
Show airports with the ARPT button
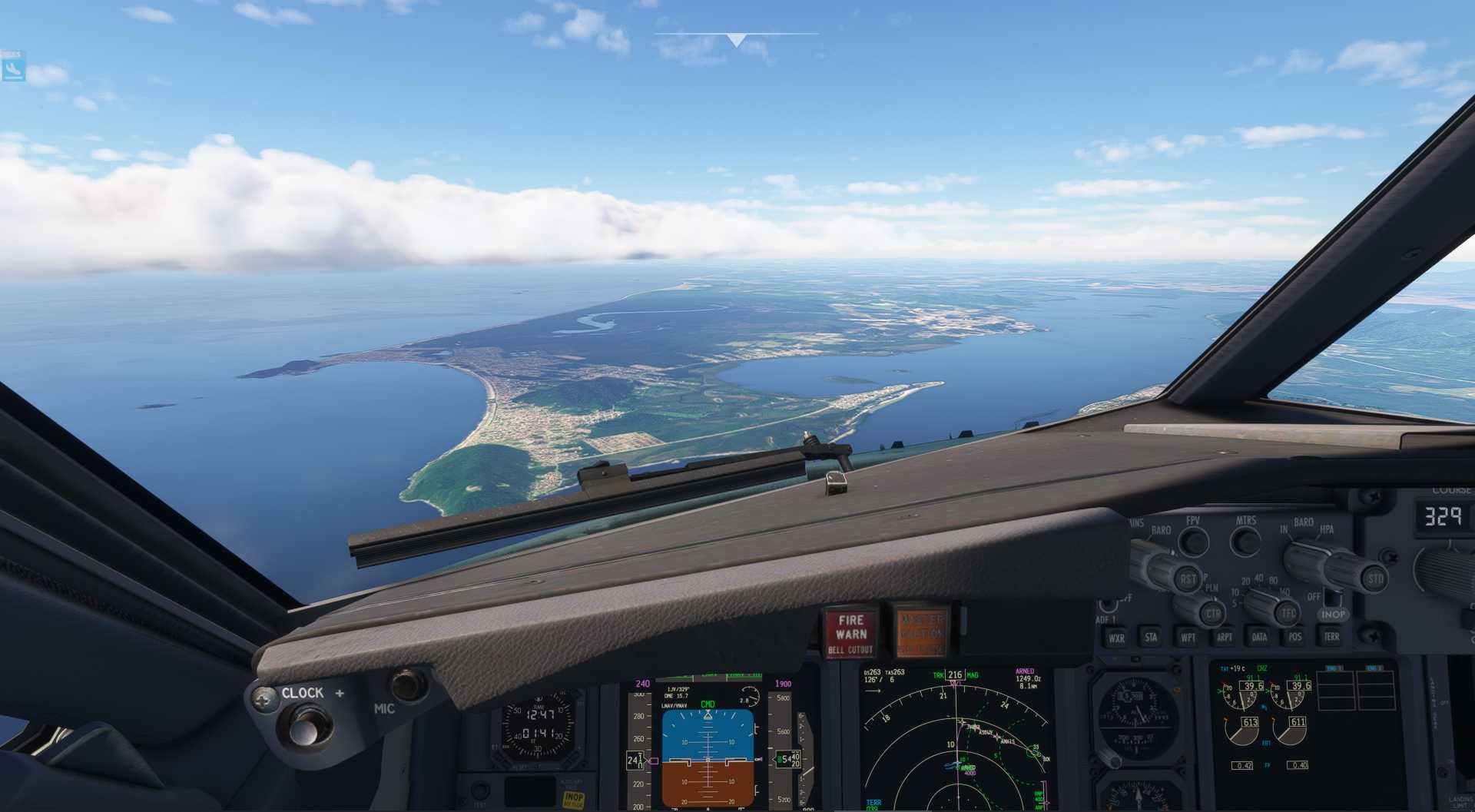point(1224,636)
